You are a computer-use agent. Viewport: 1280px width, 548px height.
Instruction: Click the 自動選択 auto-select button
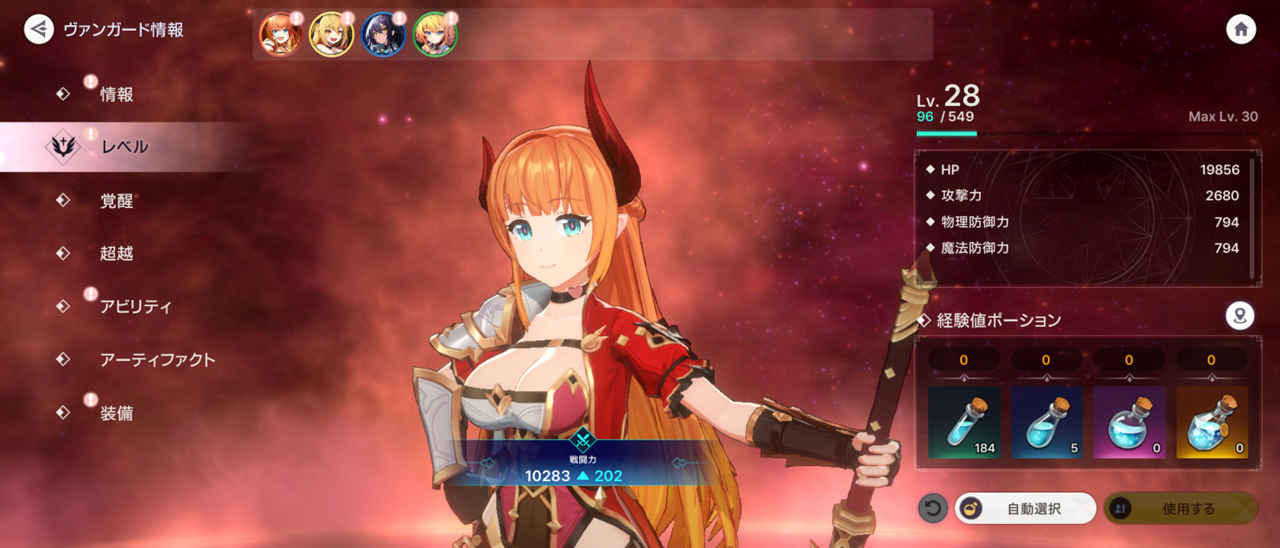(1026, 509)
